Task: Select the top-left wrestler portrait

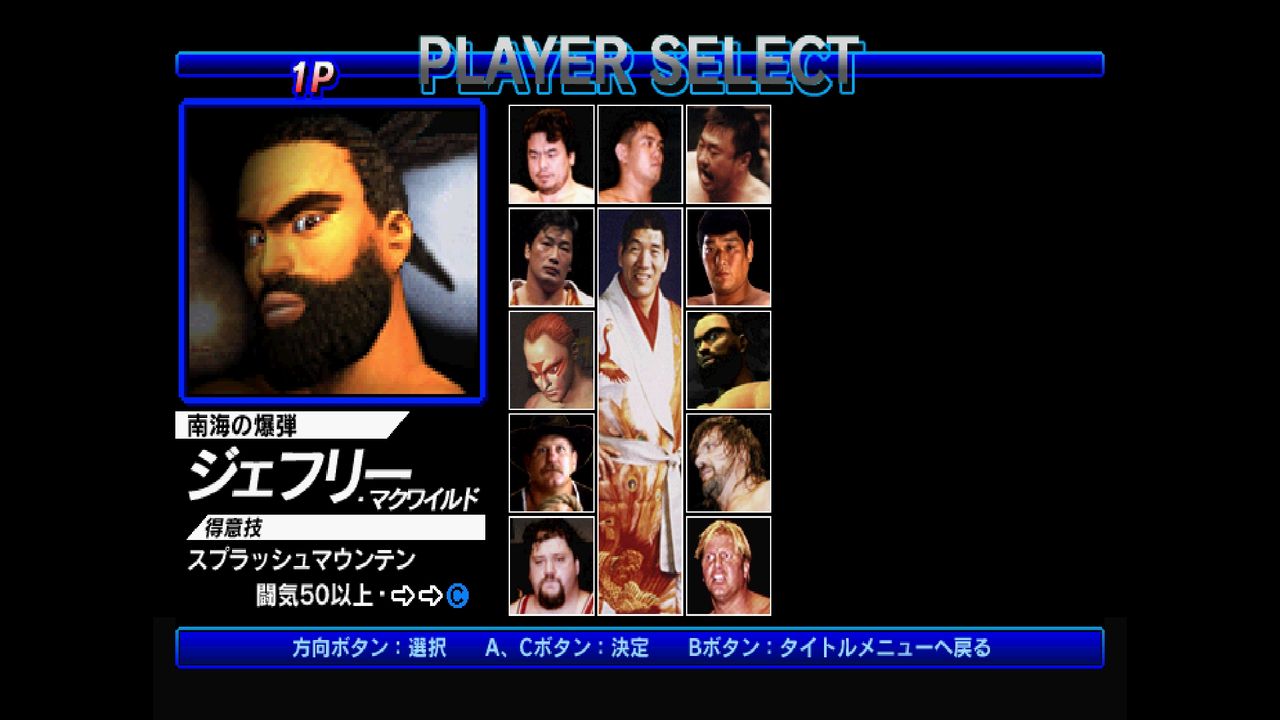Action: pos(550,153)
